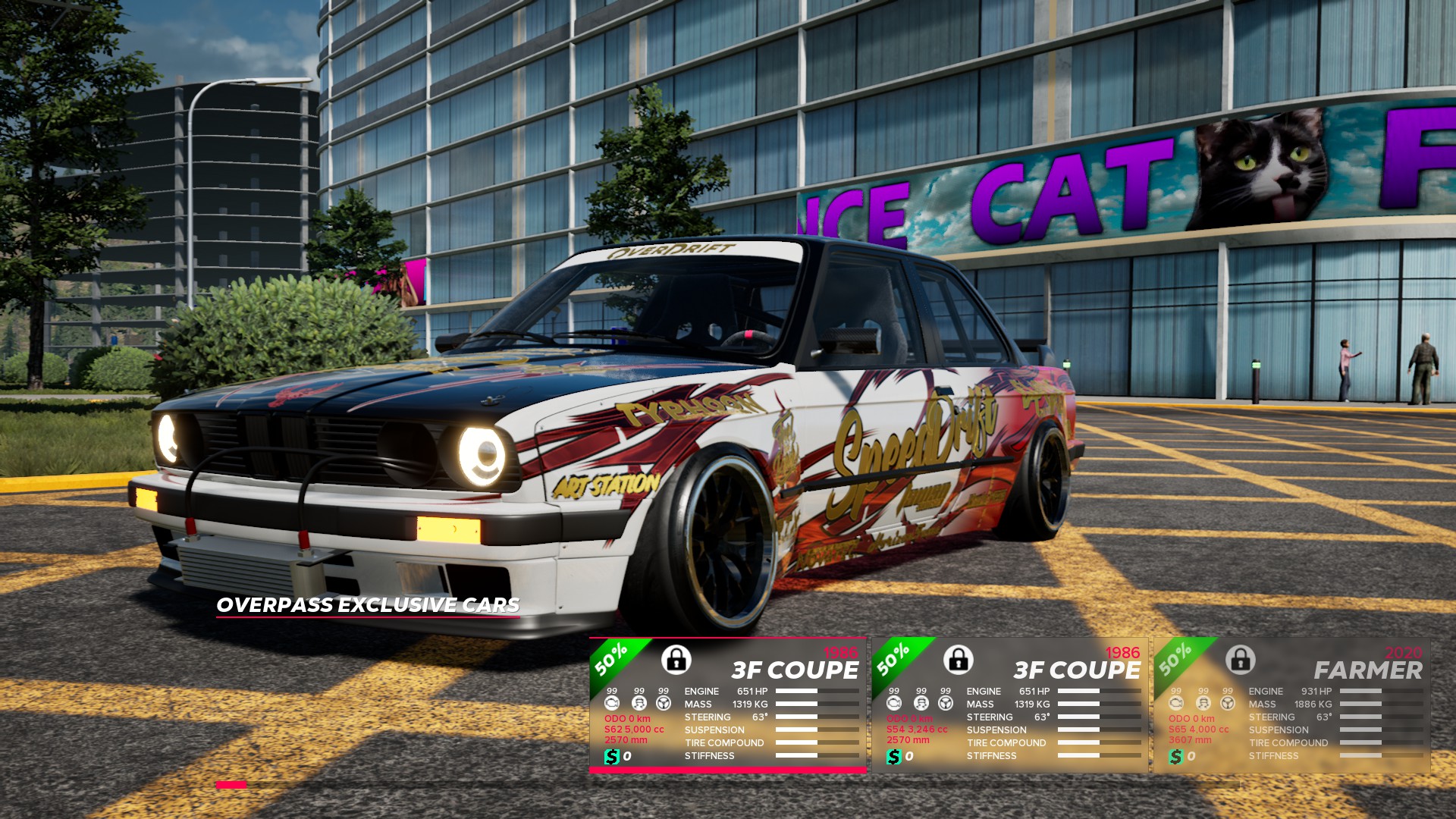This screenshot has width=1456, height=819.
Task: Click the 50% banner on the first 3F Coupe
Action: [x=610, y=661]
